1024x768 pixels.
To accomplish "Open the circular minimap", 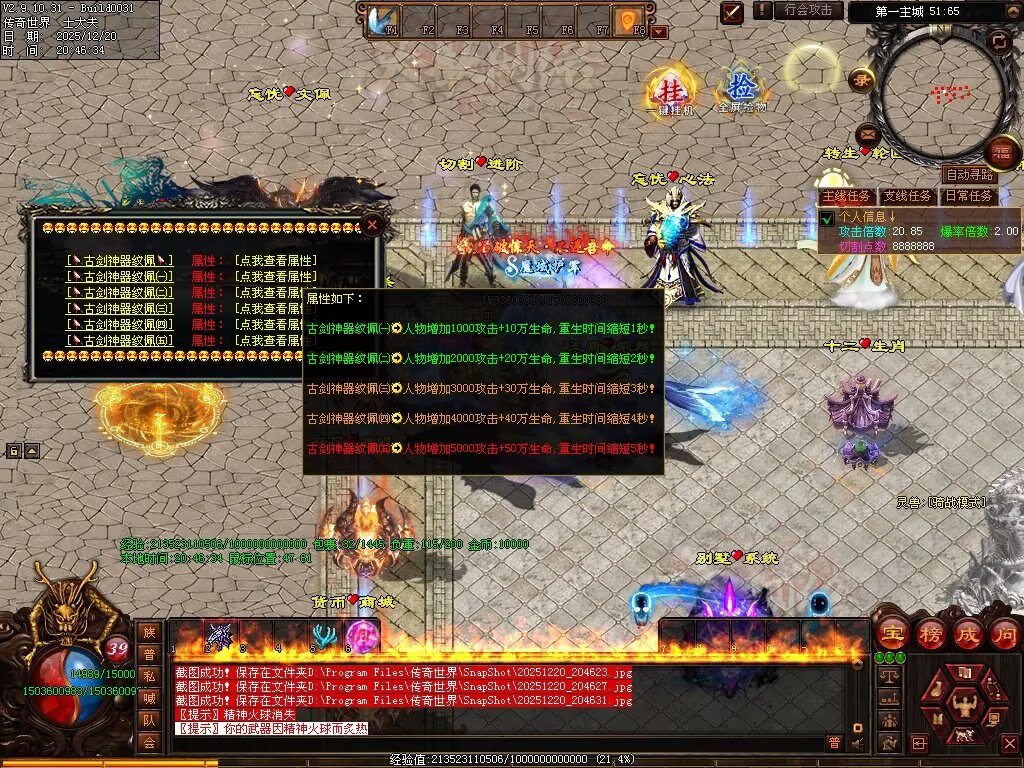I will 939,94.
